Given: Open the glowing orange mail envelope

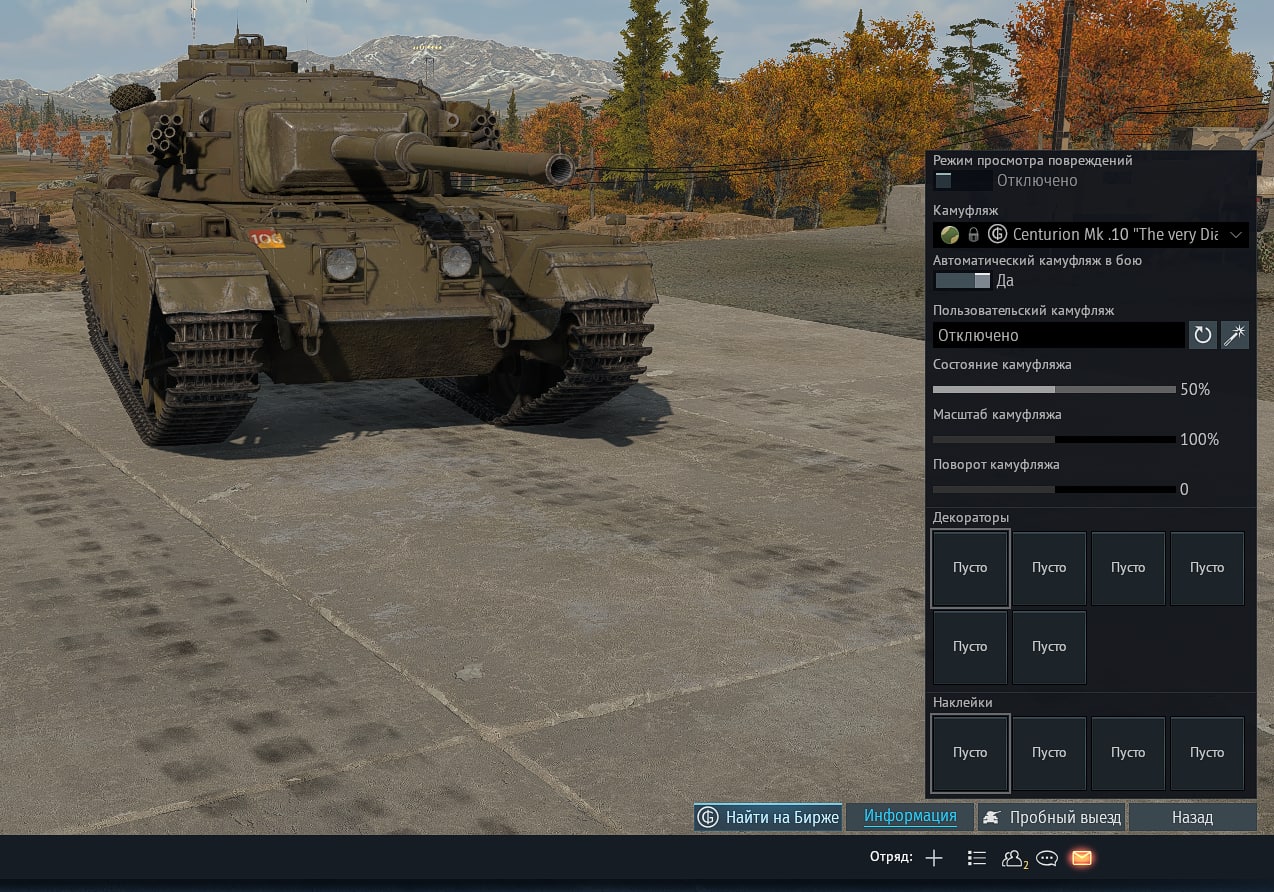Looking at the screenshot, I should pyautogui.click(x=1081, y=858).
